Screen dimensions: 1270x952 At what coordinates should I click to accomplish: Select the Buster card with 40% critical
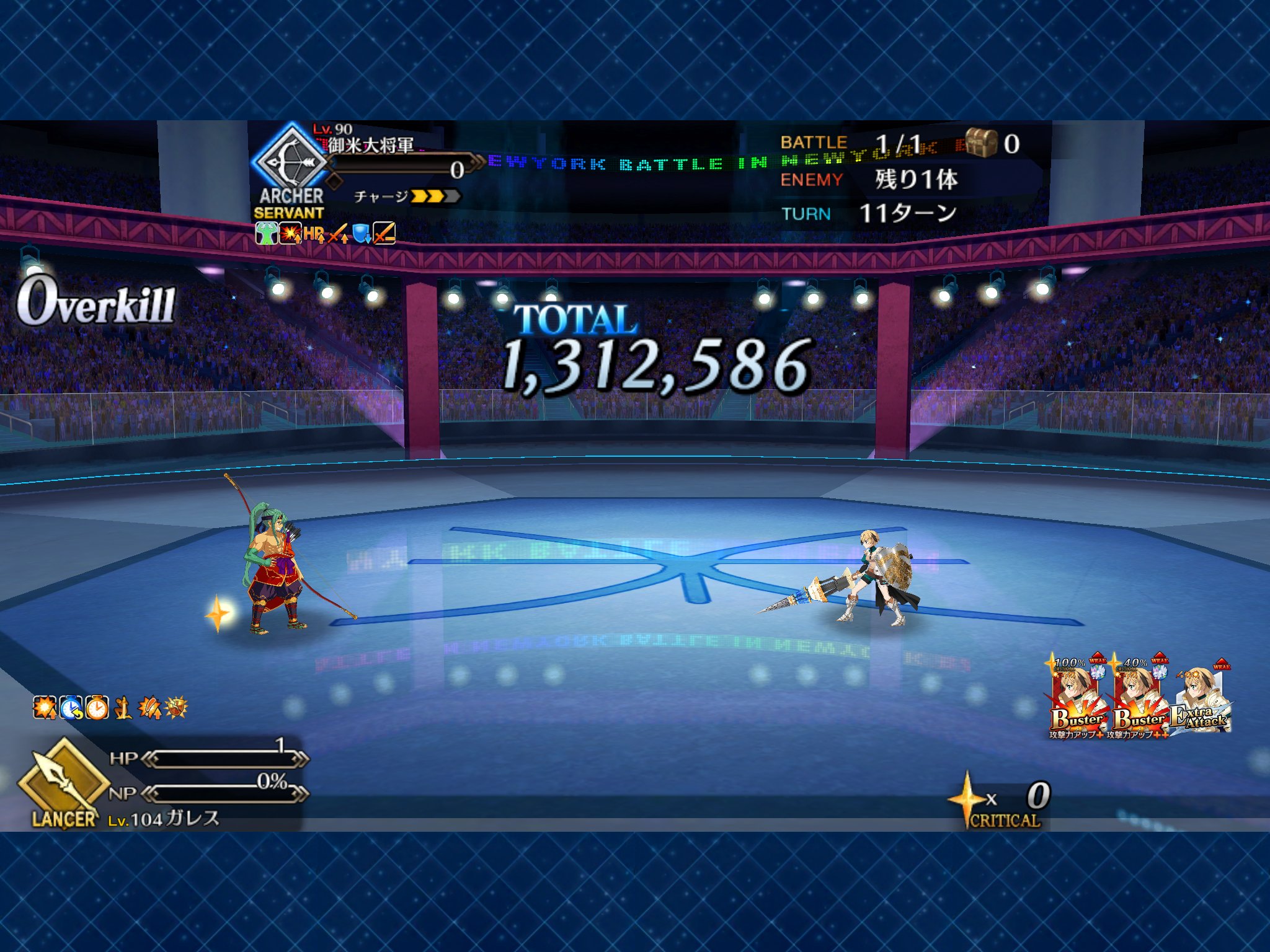1139,697
